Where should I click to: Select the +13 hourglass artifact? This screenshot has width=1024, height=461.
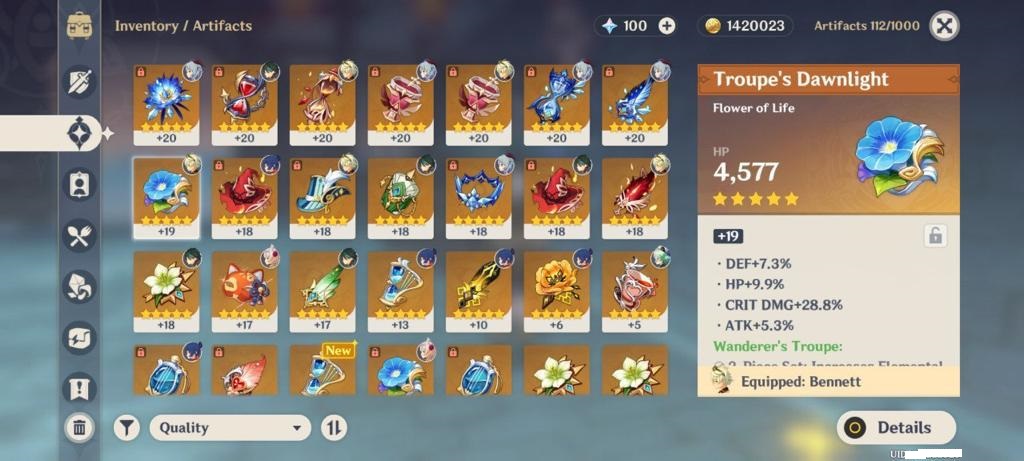[400, 291]
